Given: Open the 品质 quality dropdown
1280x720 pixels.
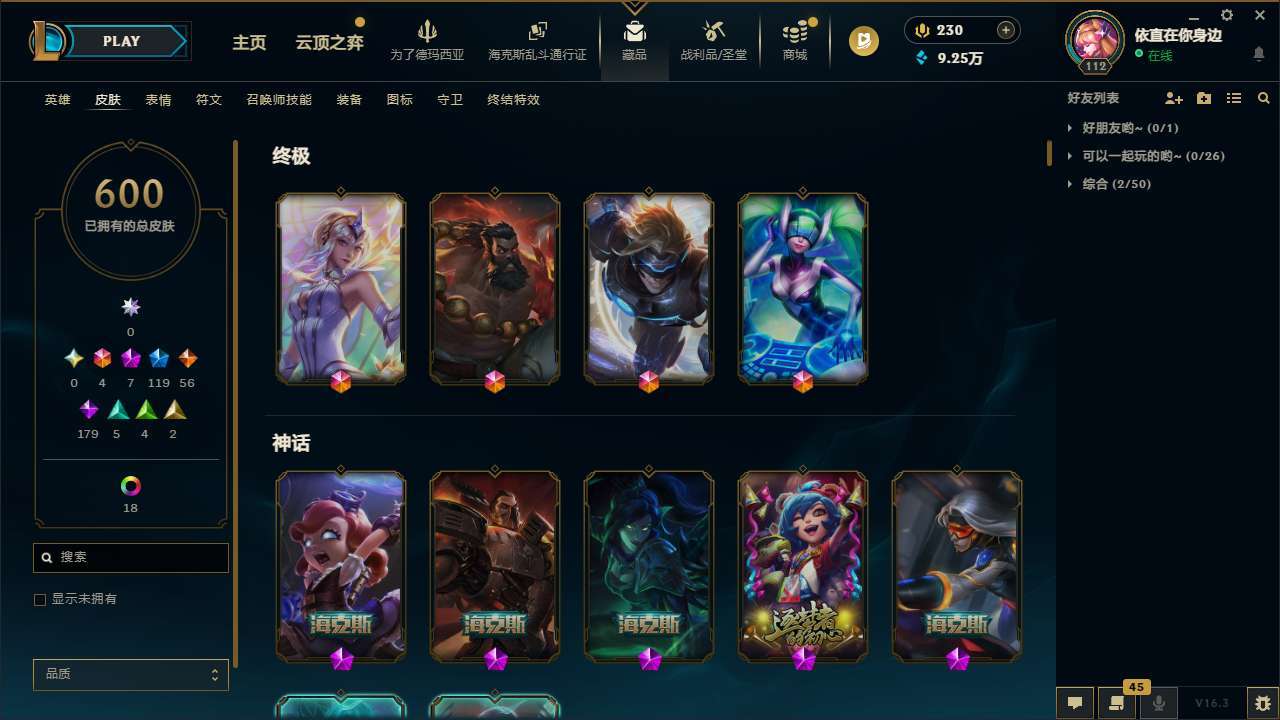Looking at the screenshot, I should click(x=130, y=674).
